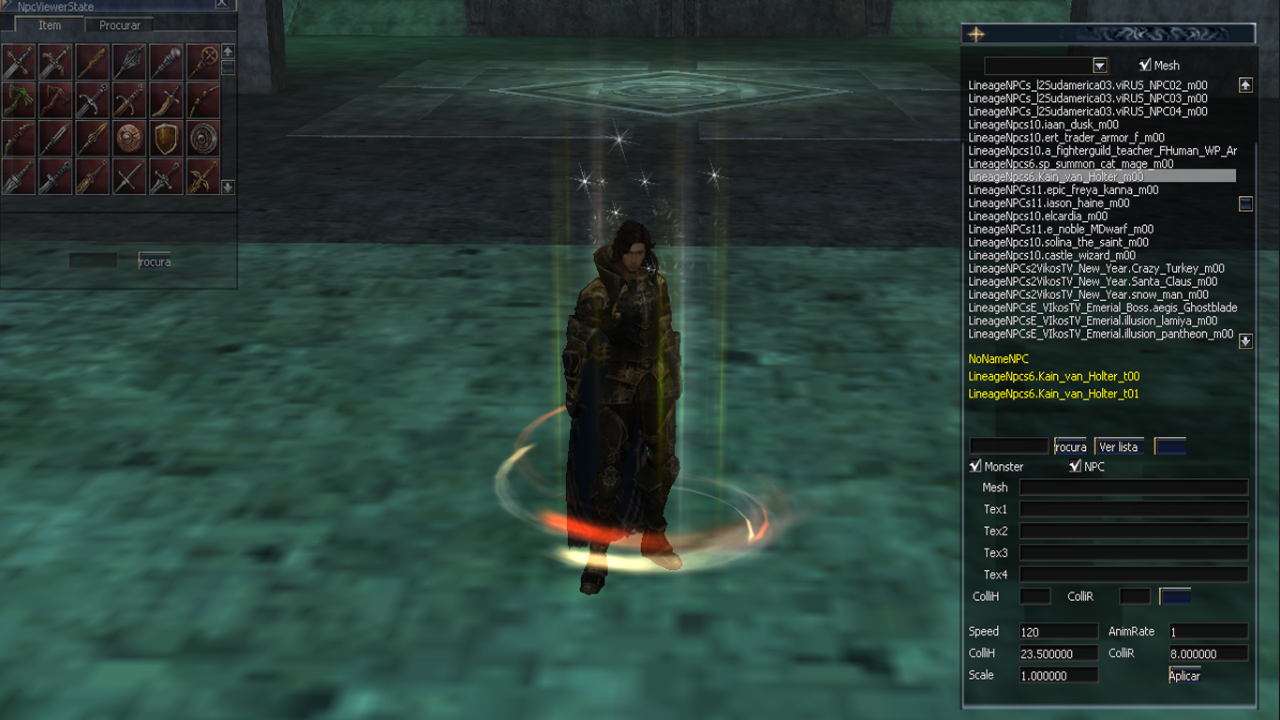This screenshot has width=1280, height=720.
Task: Select the shield icon in the item palette
Action: 165,138
